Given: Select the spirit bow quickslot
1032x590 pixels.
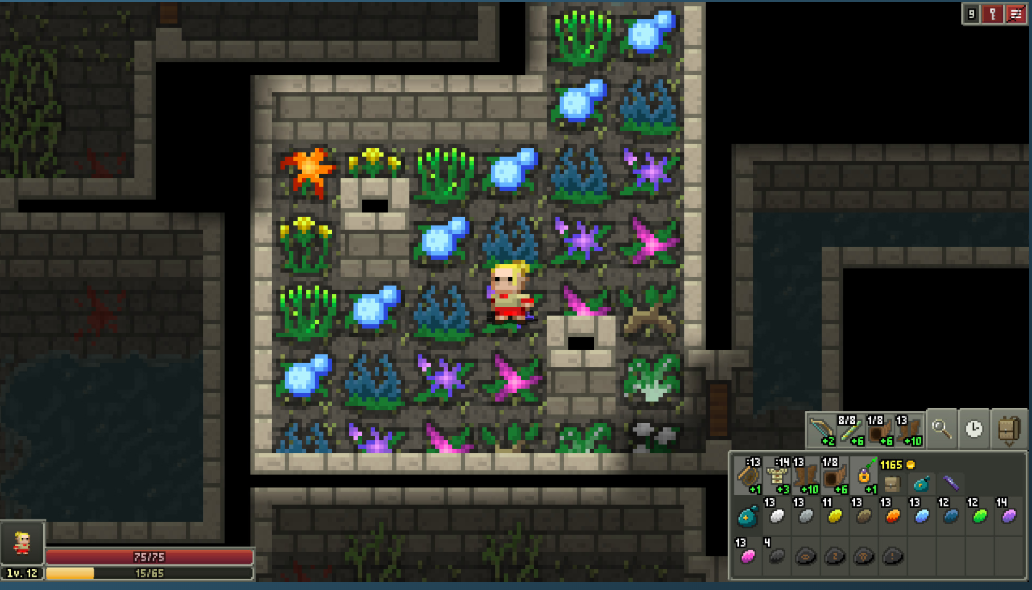Looking at the screenshot, I should click(x=822, y=431).
